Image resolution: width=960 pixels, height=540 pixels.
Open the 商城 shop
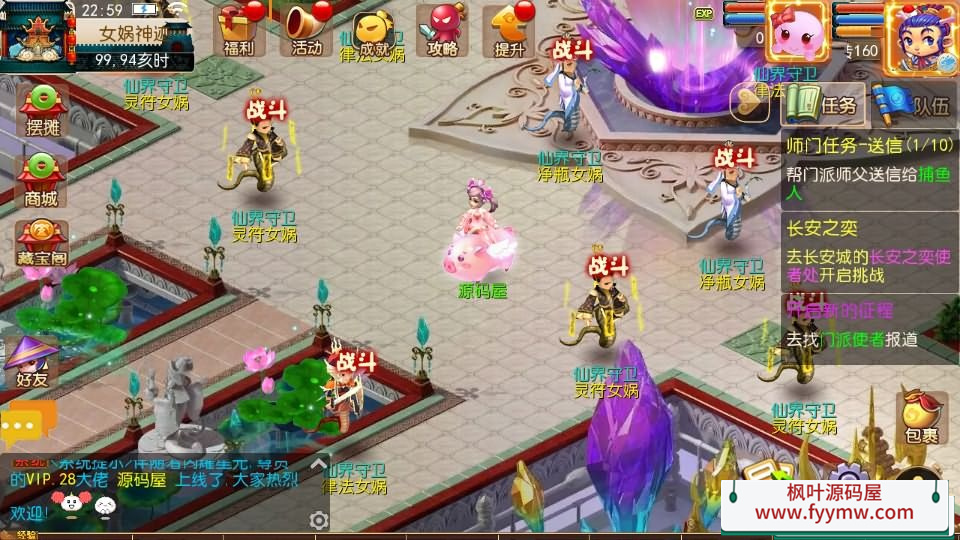[41, 180]
